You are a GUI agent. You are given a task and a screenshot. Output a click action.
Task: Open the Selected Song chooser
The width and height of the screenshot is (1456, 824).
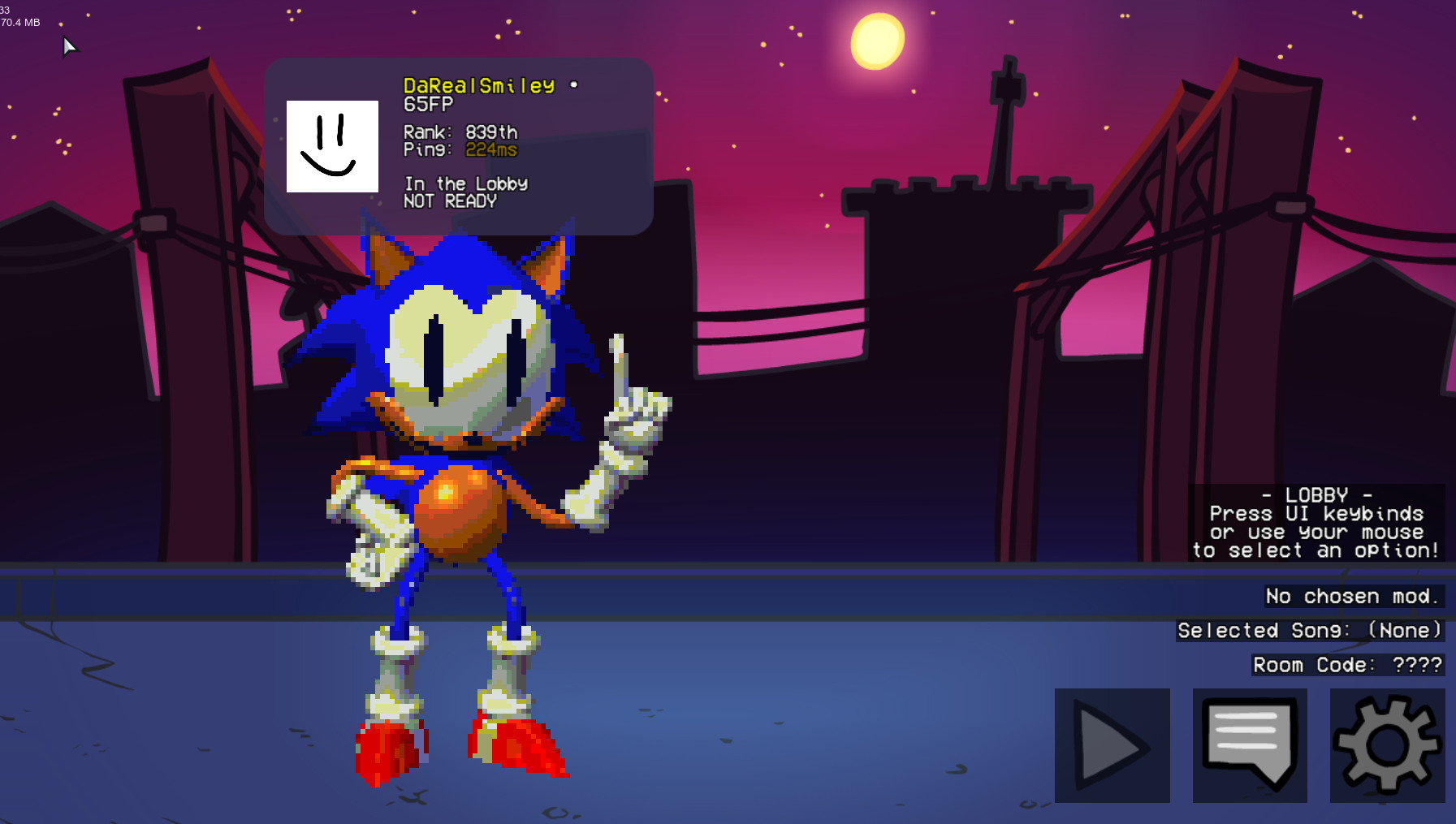(1311, 631)
